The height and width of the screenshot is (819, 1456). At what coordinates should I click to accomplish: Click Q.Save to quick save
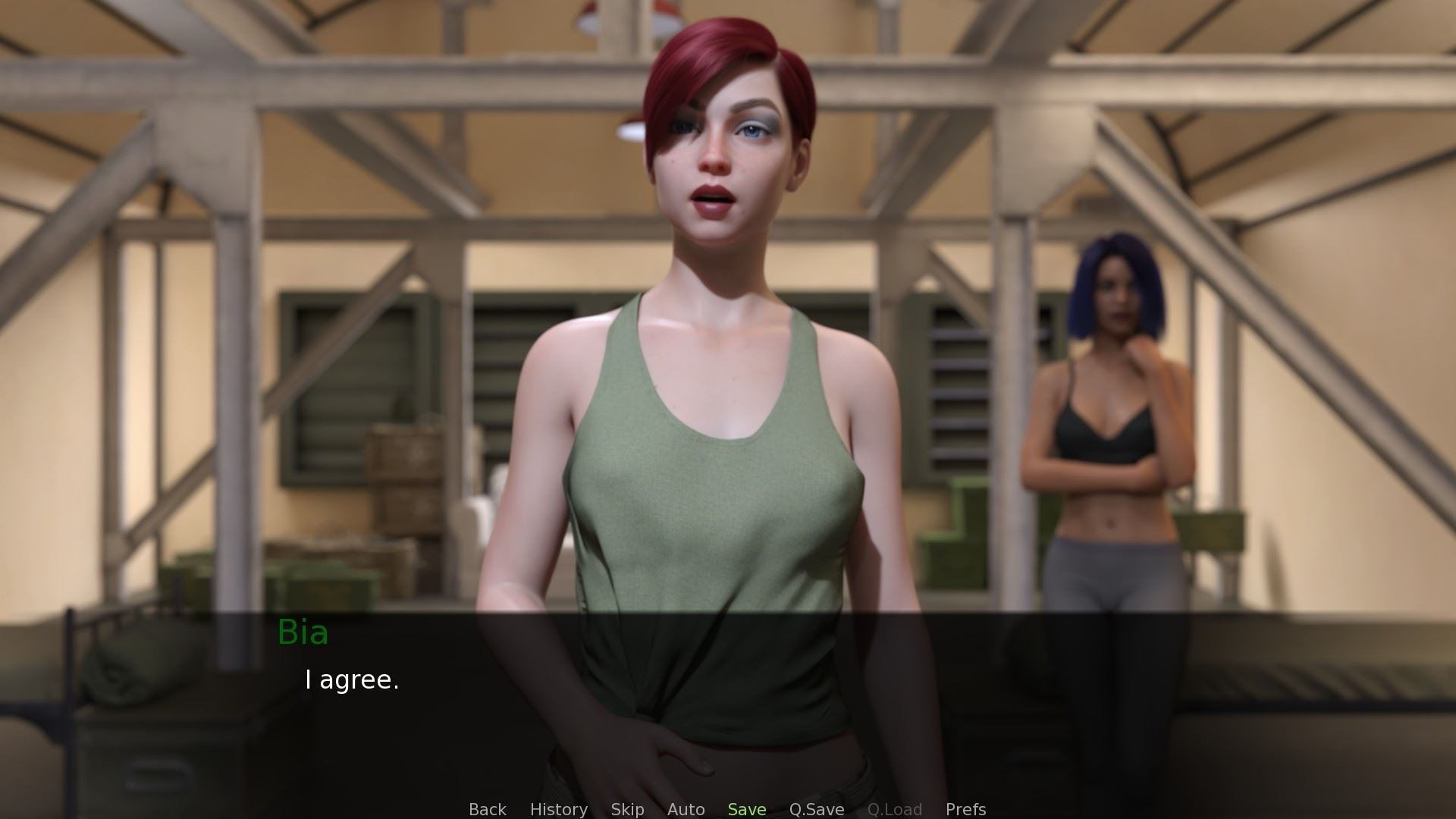pos(816,809)
